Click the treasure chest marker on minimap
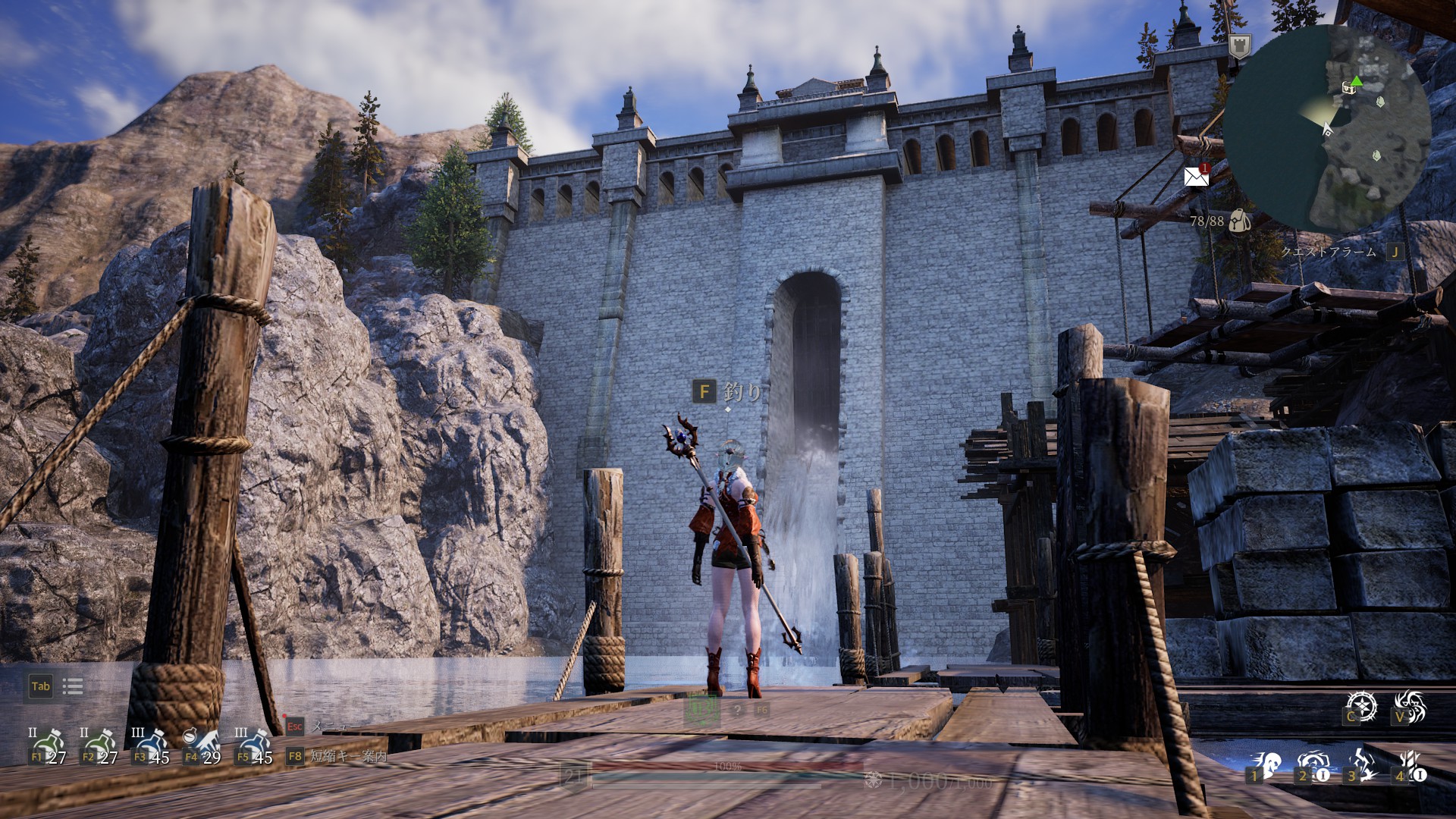1456x819 pixels. (x=1349, y=87)
